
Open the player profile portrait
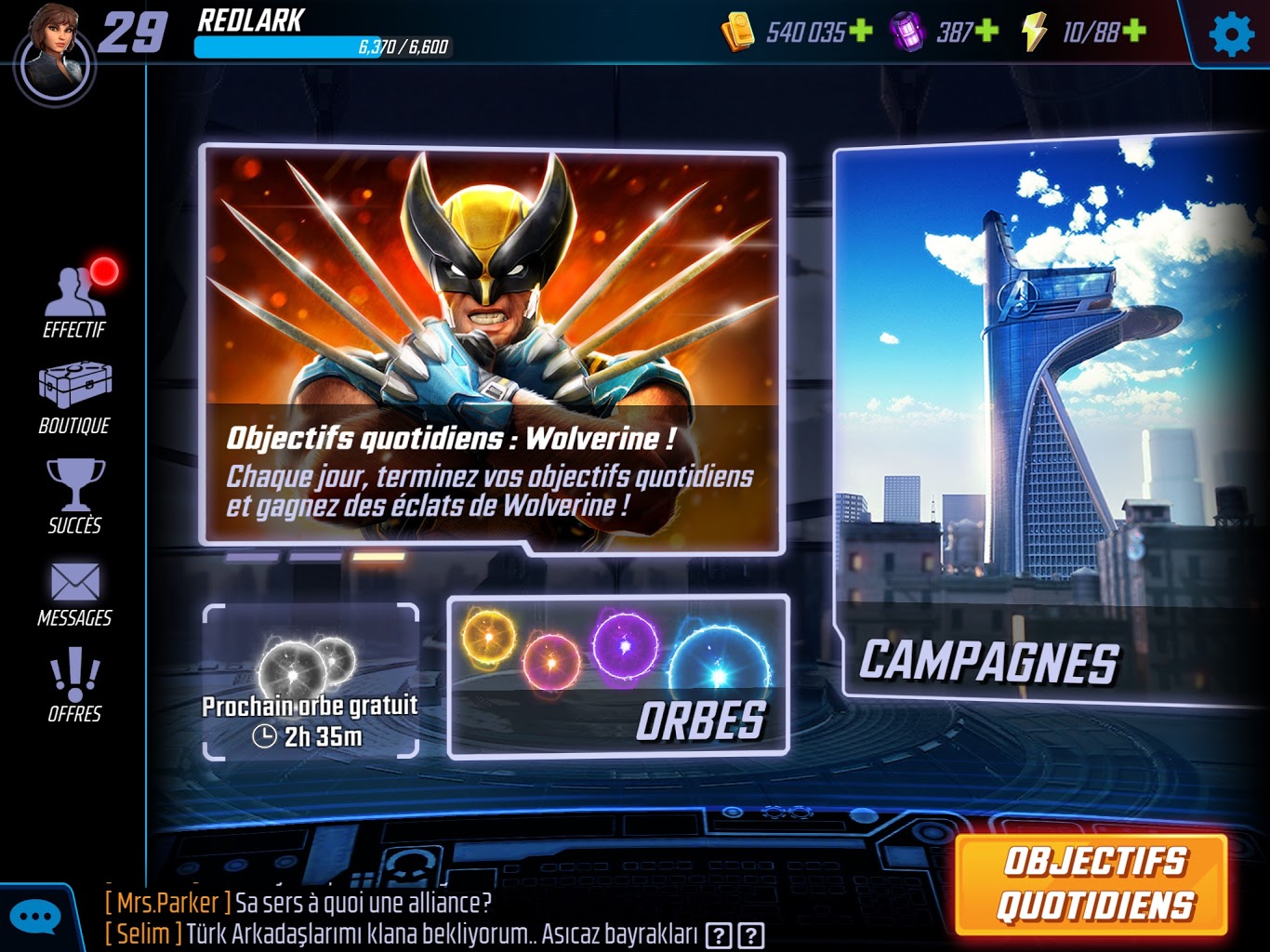(56, 53)
